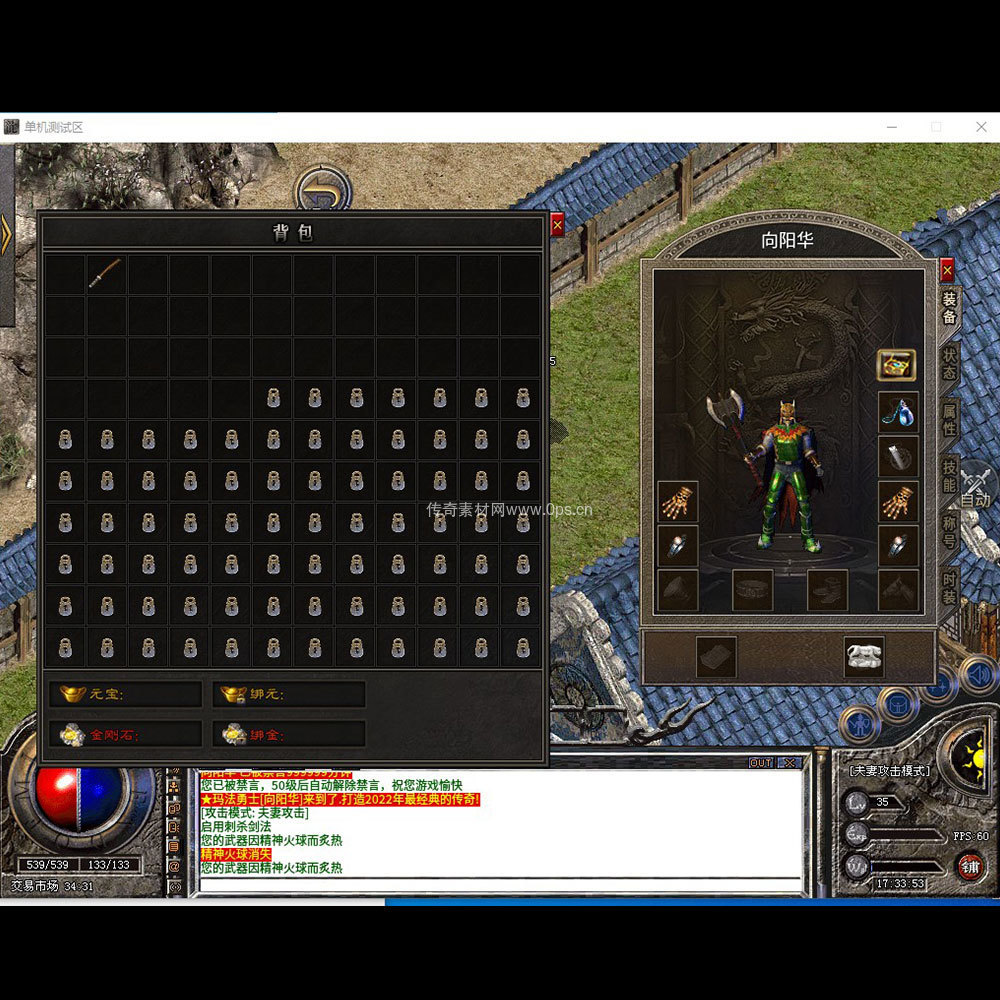The width and height of the screenshot is (1000, 1000).
Task: Close the game window from title bar
Action: click(x=981, y=127)
